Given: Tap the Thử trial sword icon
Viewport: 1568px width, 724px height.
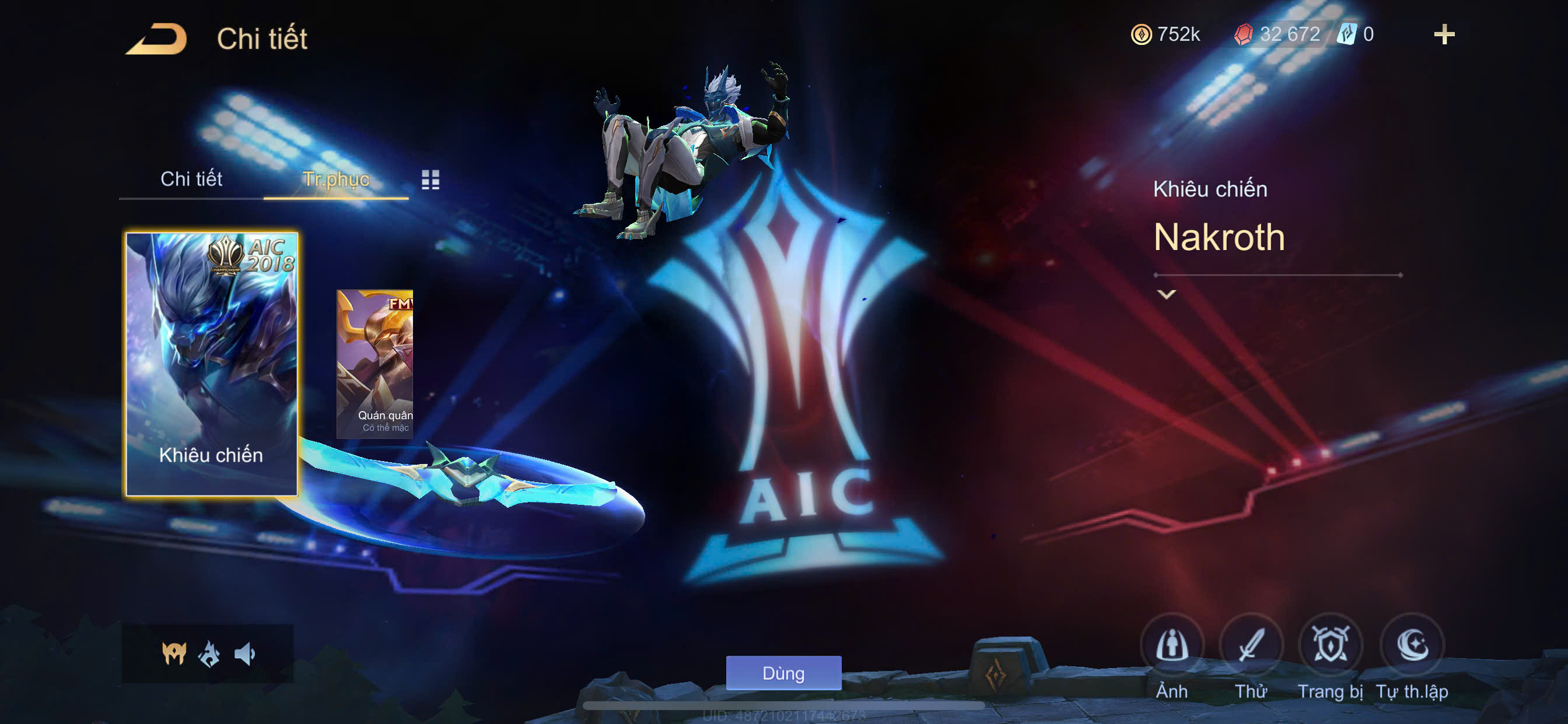Looking at the screenshot, I should 1250,645.
